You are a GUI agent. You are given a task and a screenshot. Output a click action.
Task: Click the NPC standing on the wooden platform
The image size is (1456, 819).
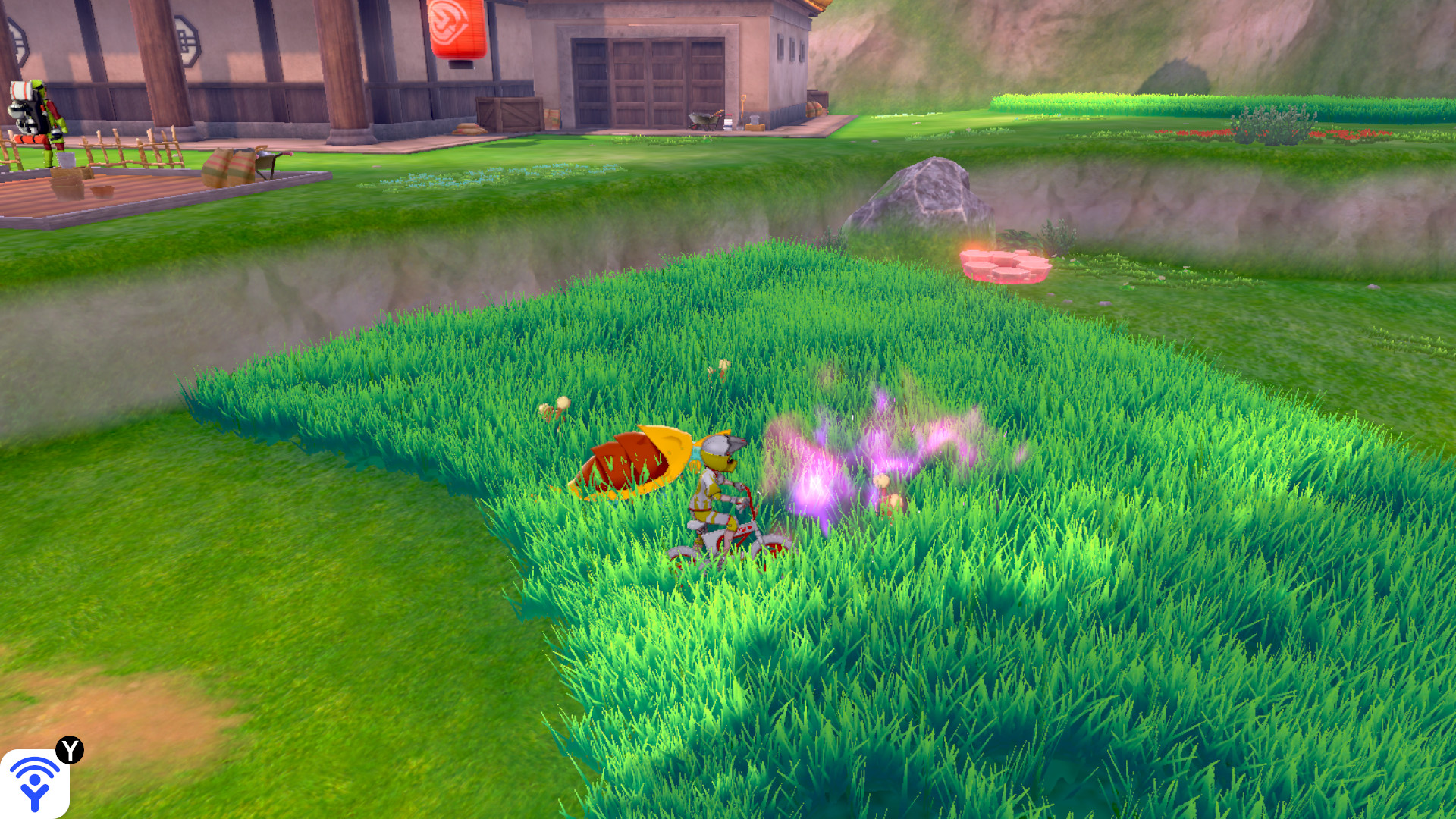39,118
